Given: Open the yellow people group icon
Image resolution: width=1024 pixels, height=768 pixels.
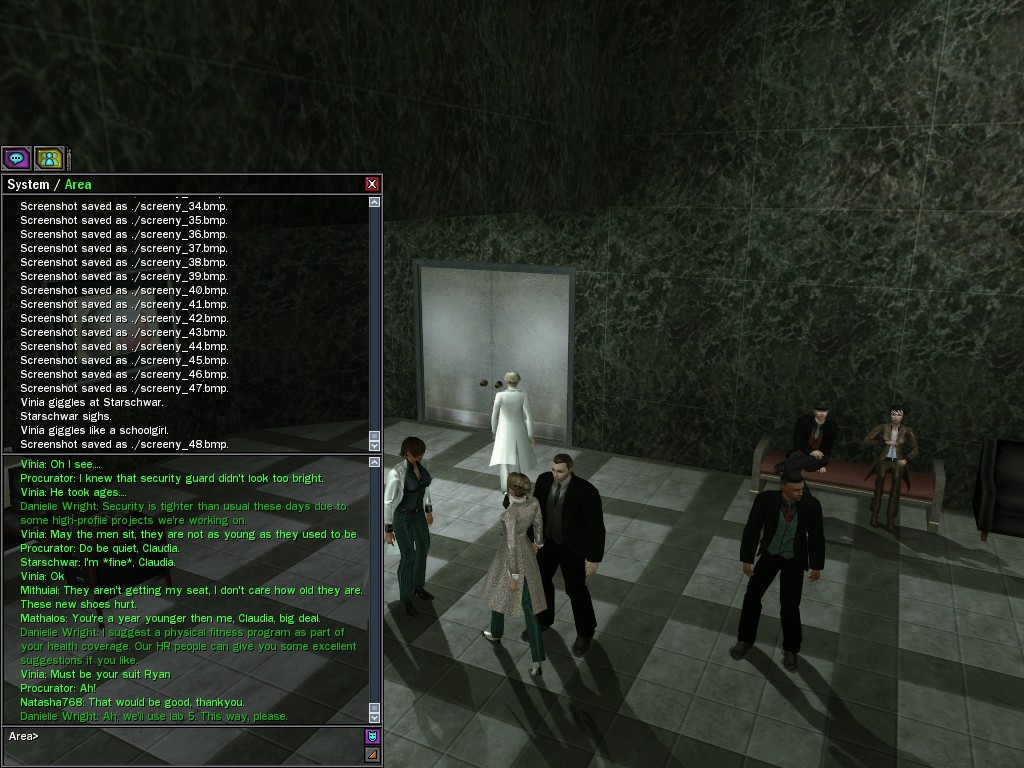Looking at the screenshot, I should point(49,158).
